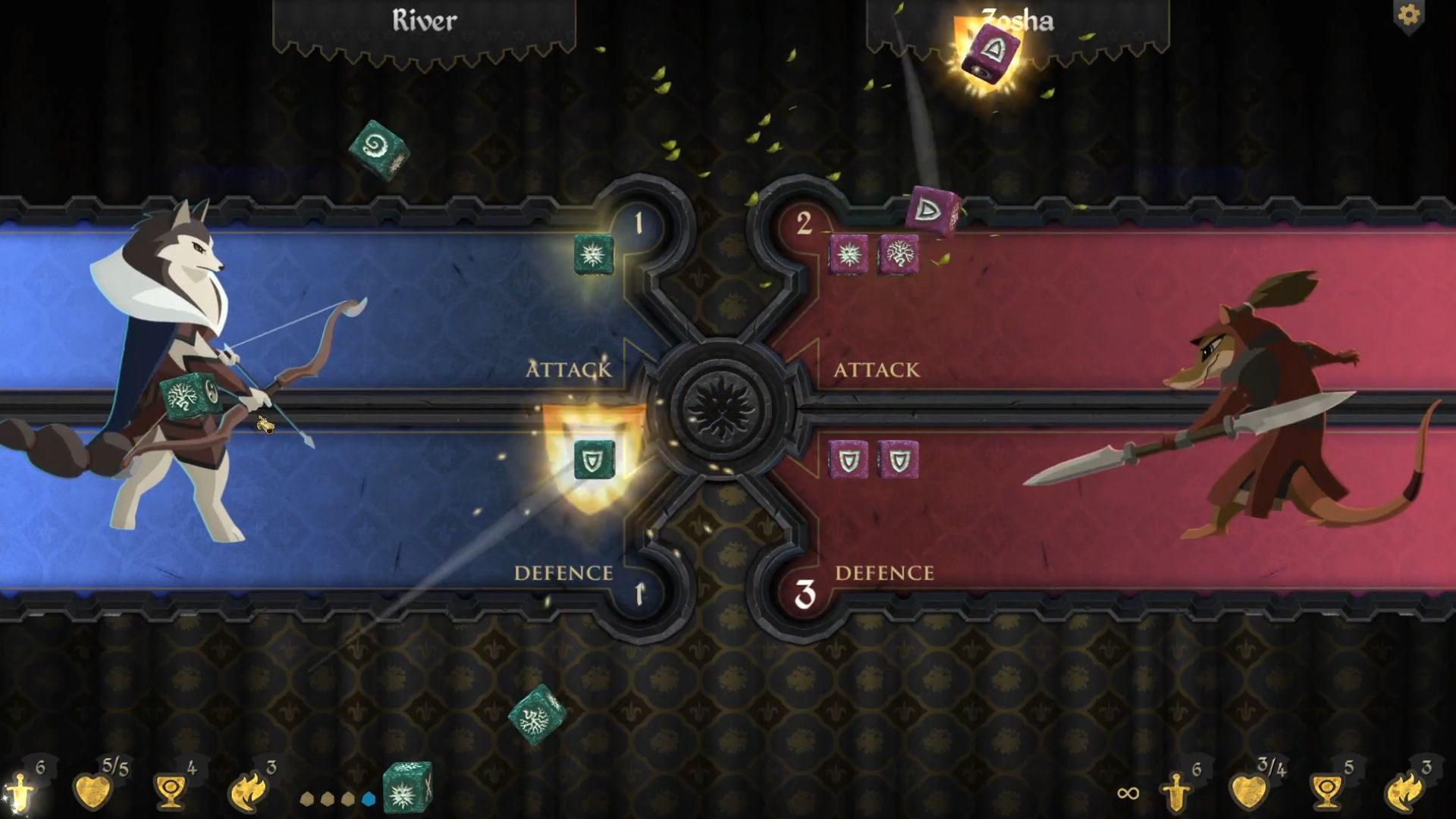The height and width of the screenshot is (819, 1456).
Task: Inspect River's chalice icon showing 4
Action: 170,792
